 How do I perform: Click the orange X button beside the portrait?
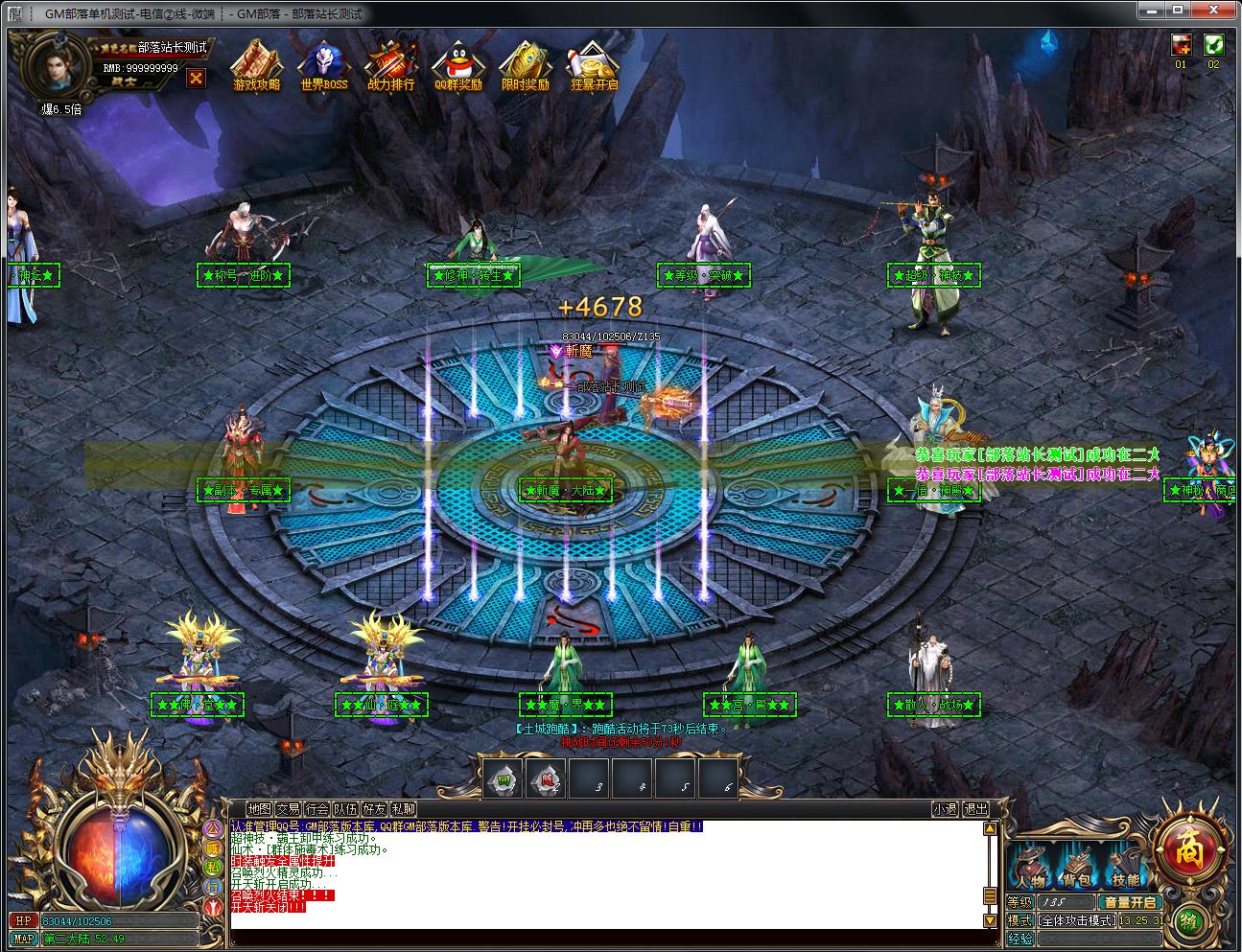196,79
